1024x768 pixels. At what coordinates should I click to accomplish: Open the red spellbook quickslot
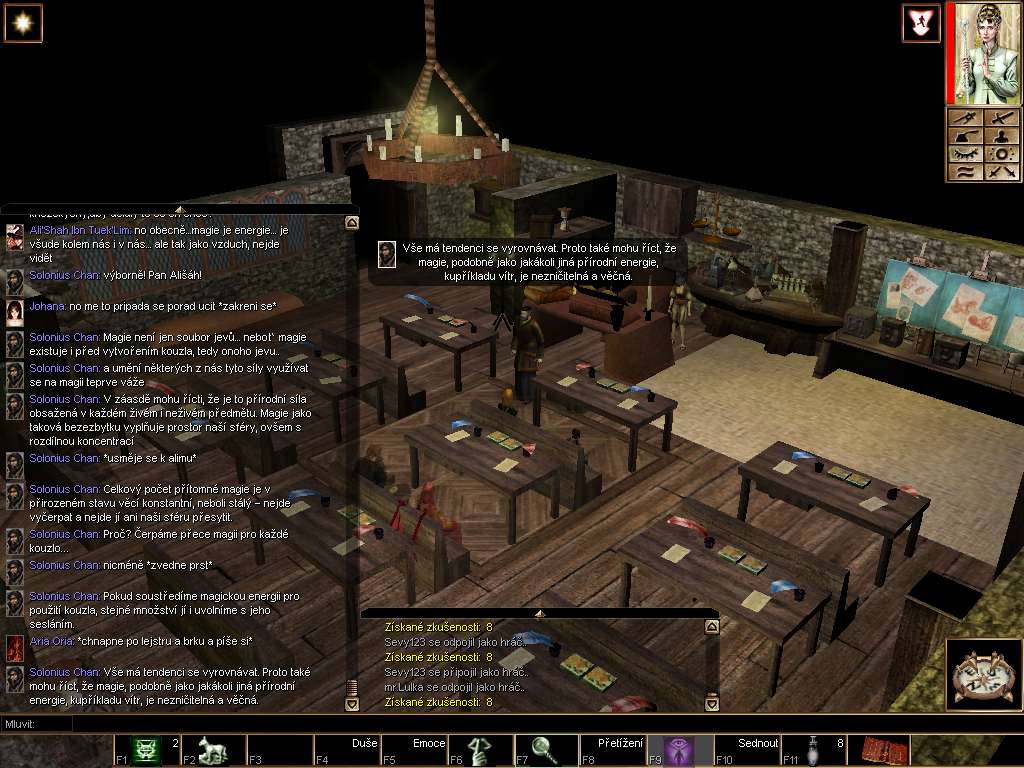pyautogui.click(x=885, y=749)
